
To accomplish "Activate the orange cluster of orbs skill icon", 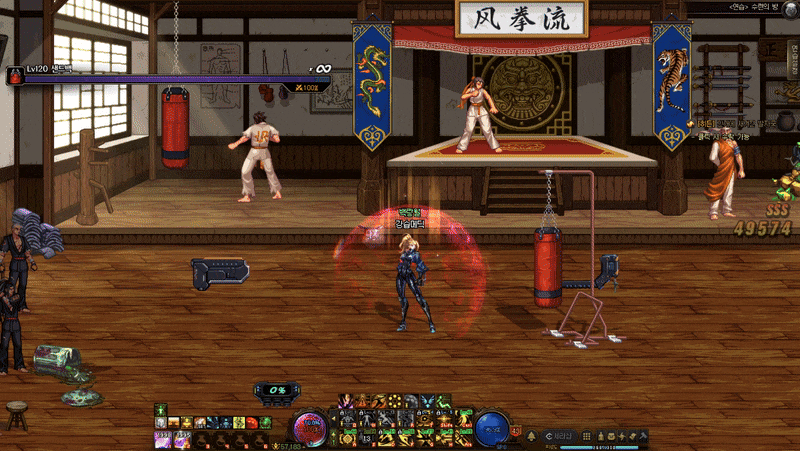I will pos(395,402).
